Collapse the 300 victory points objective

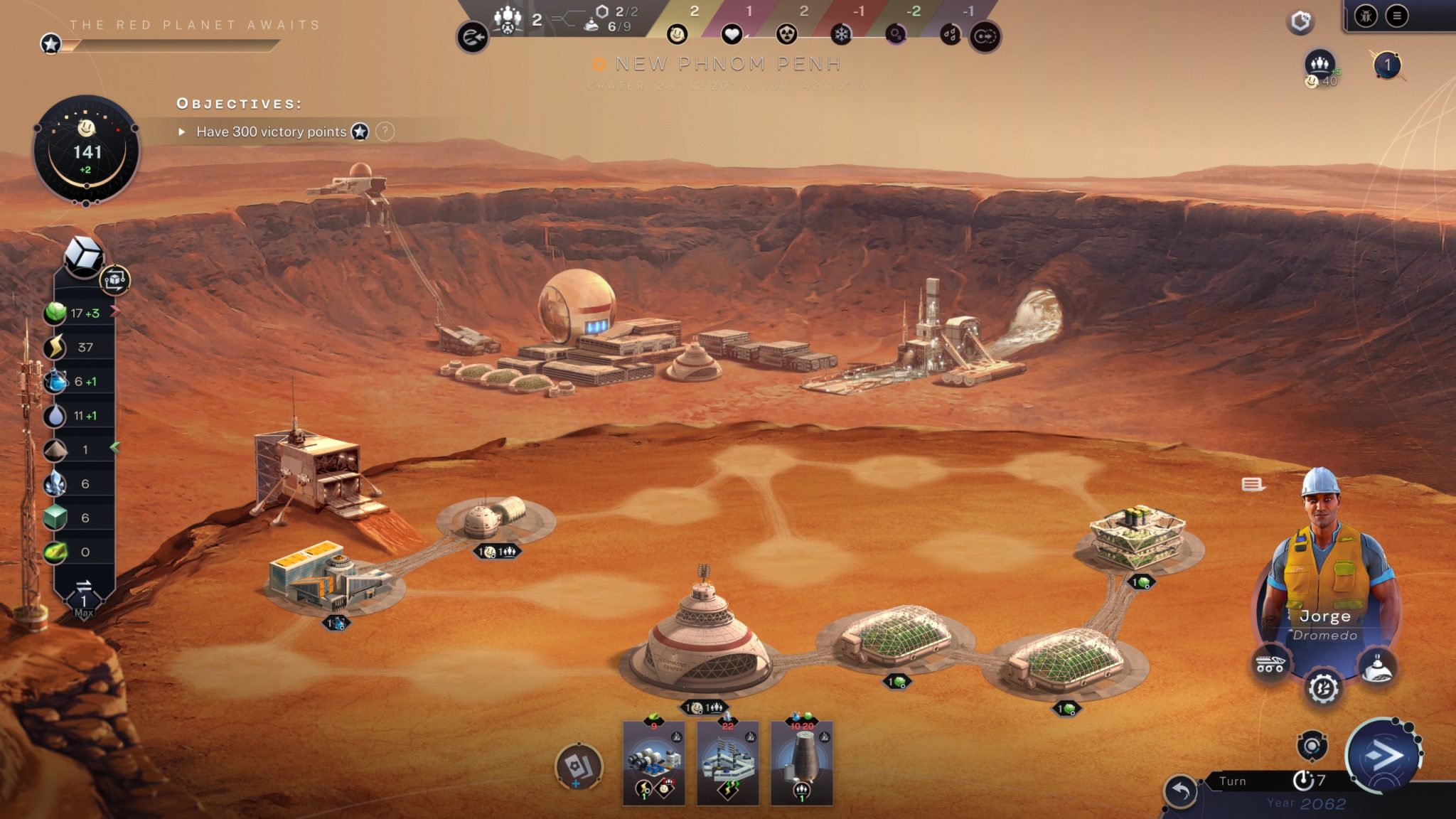click(x=182, y=132)
